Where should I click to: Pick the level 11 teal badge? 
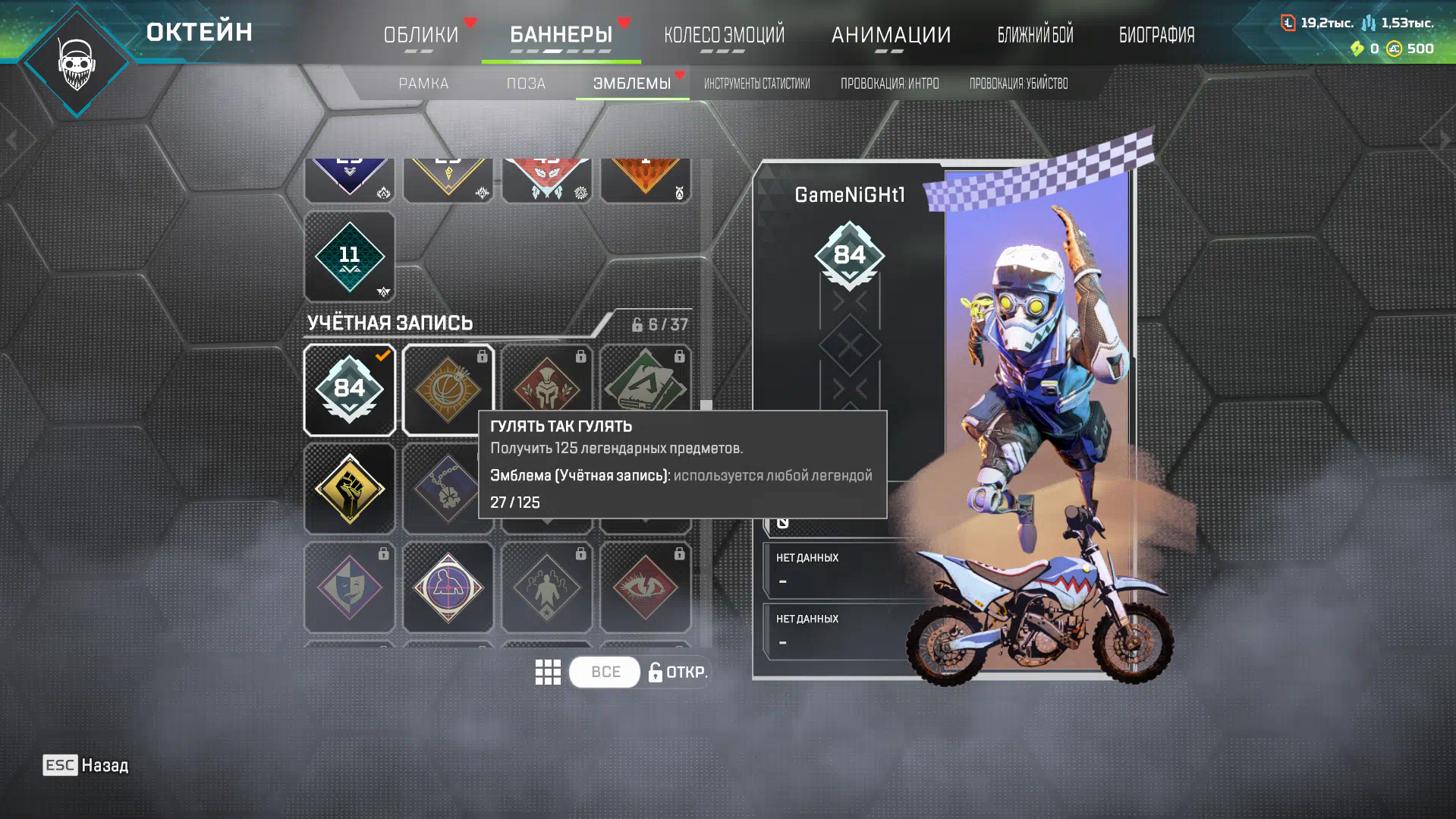pyautogui.click(x=350, y=257)
